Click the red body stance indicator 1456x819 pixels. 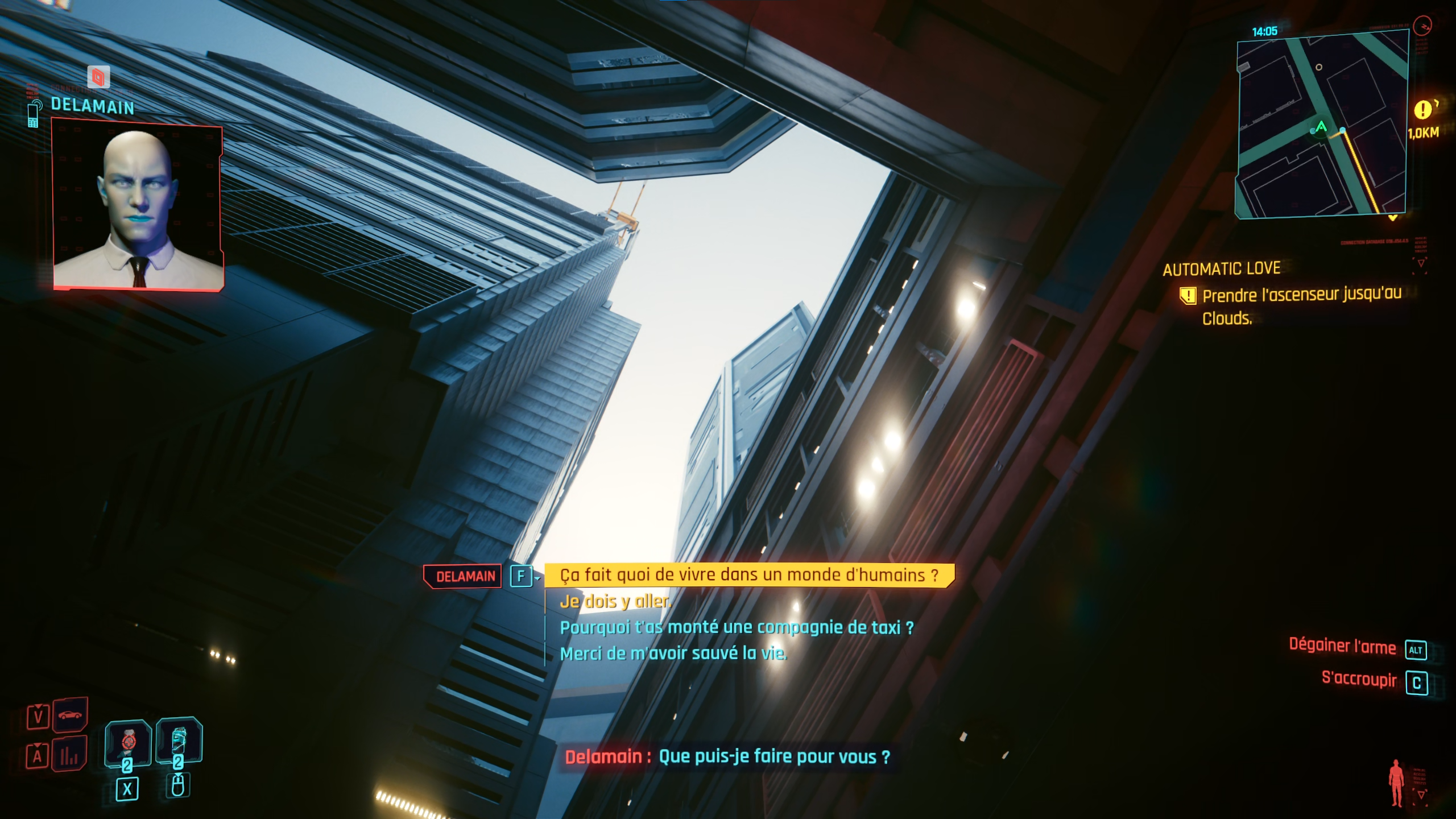point(1396,783)
